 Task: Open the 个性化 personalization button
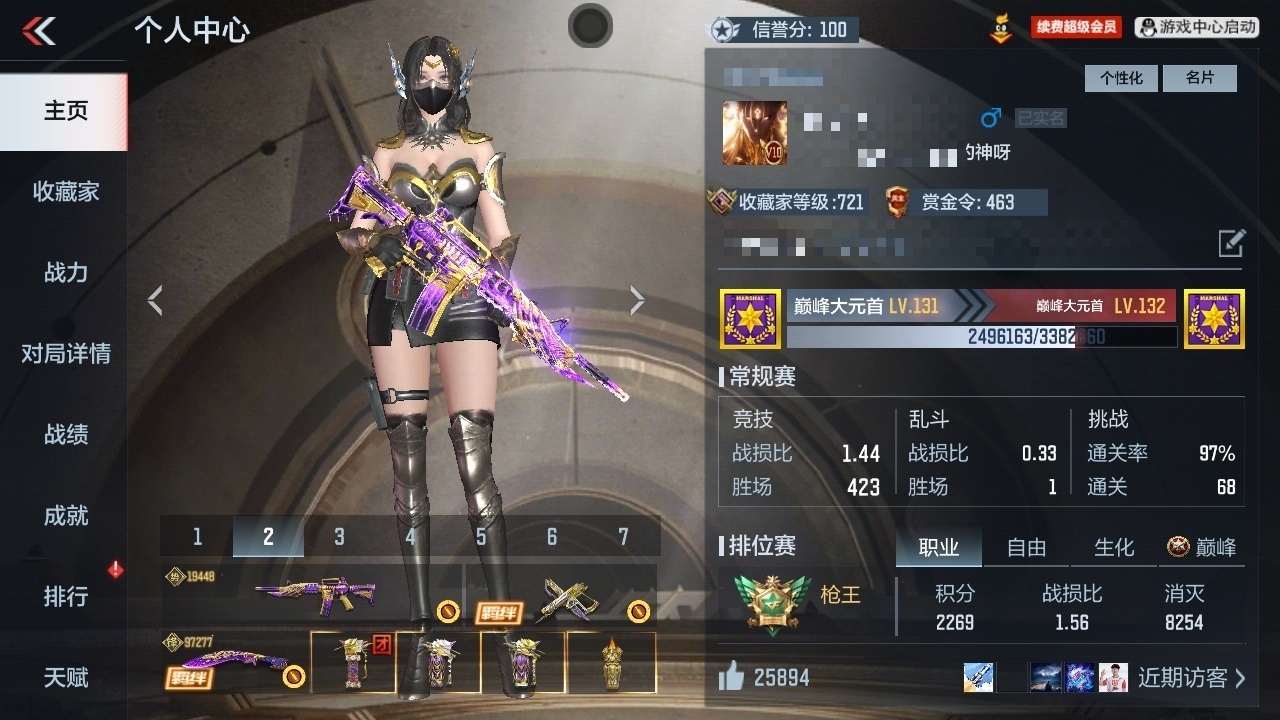coord(1121,78)
